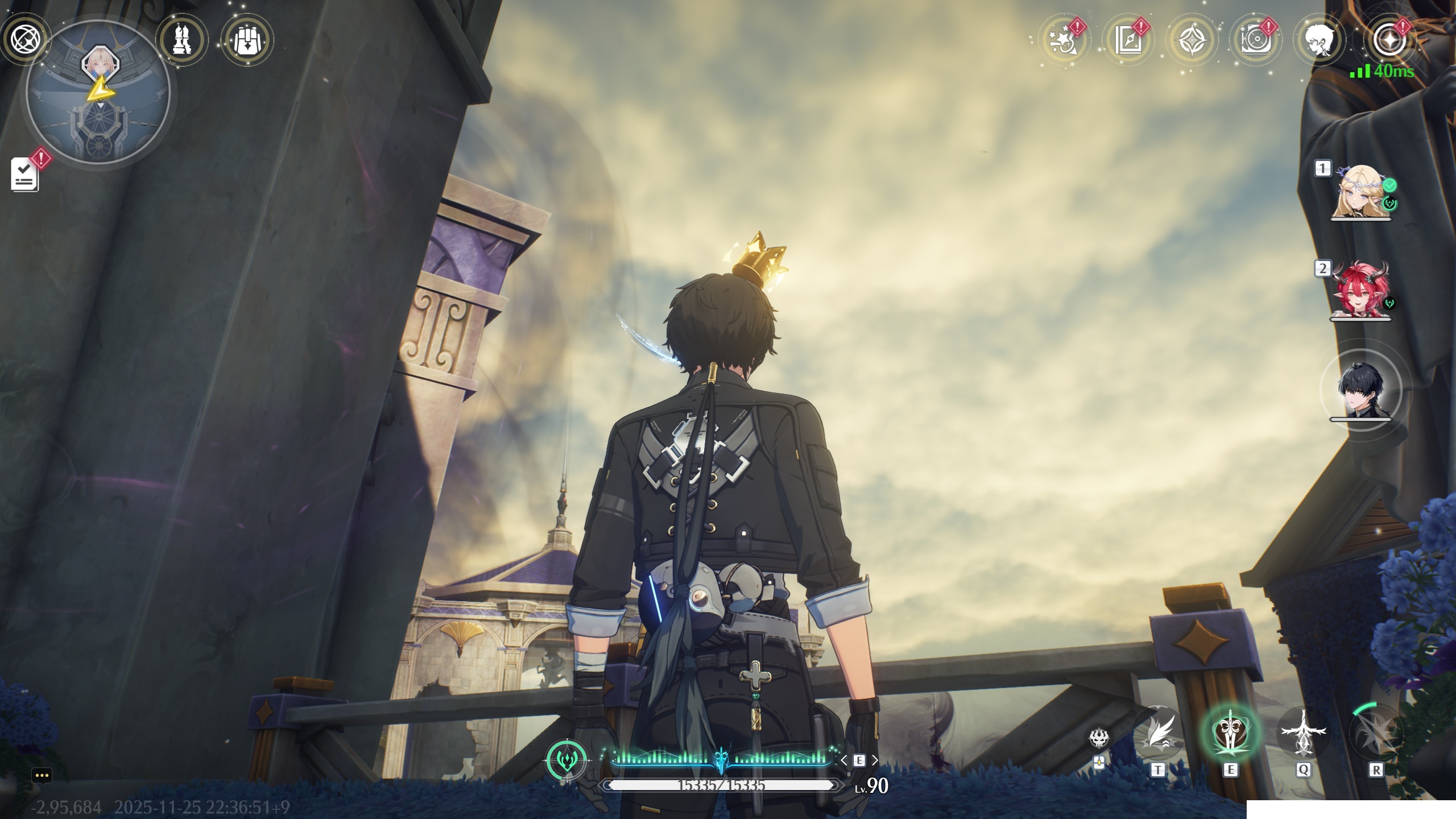This screenshot has height=819, width=1456.
Task: Click the four-point compass star icon
Action: [x=1192, y=41]
